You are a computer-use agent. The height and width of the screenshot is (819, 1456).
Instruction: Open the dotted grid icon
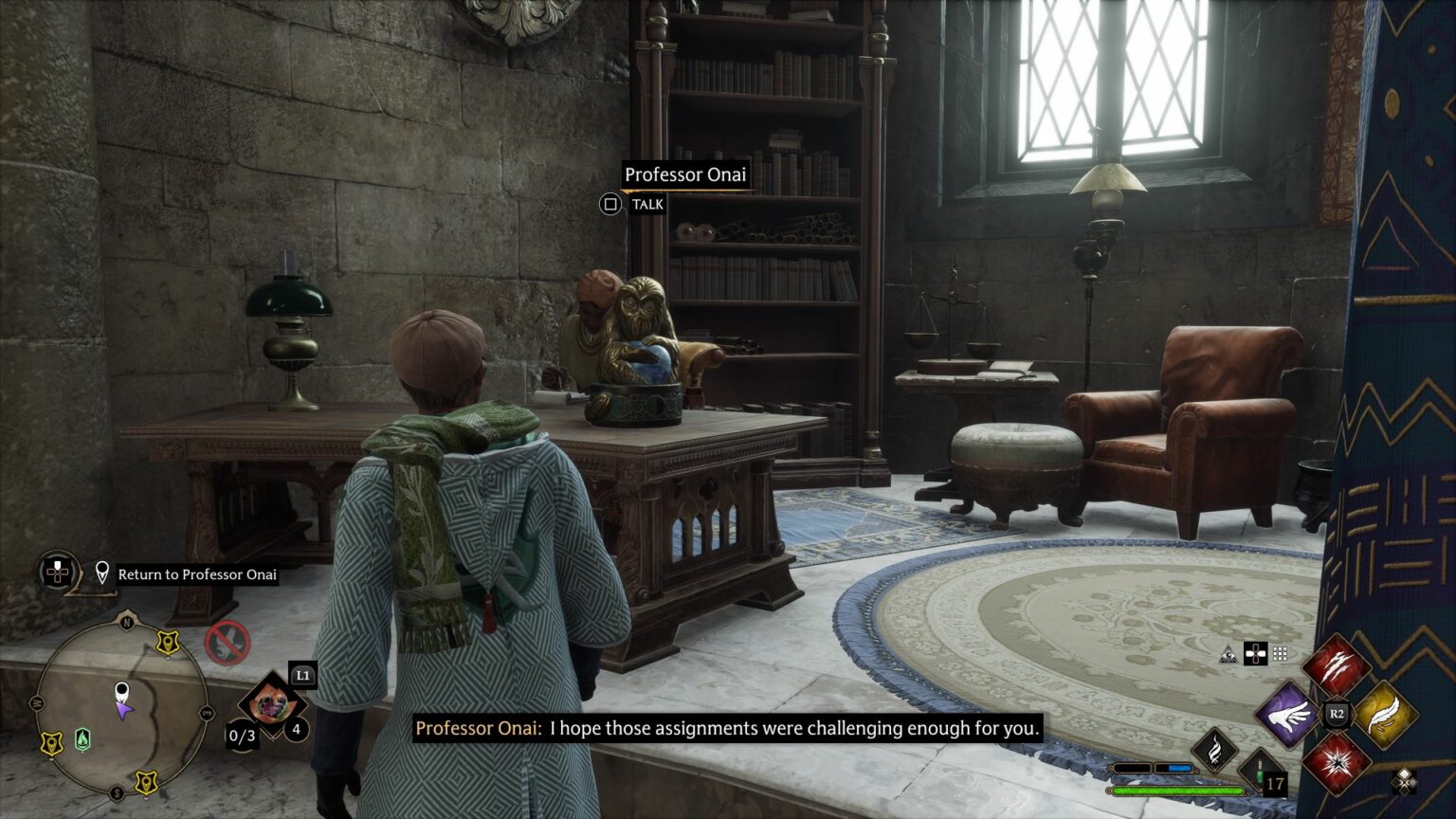[1280, 654]
